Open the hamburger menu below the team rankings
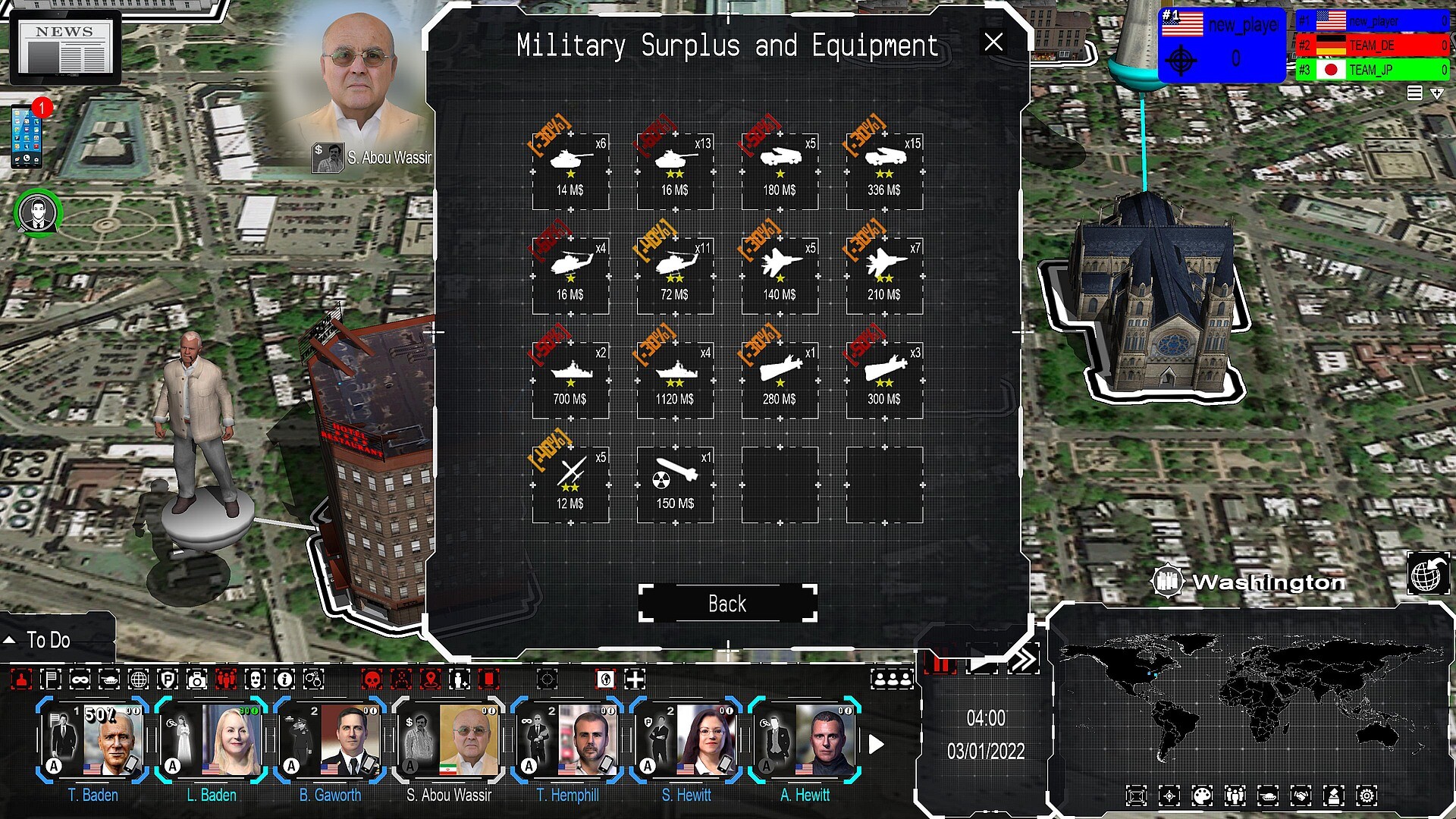The width and height of the screenshot is (1456, 819). click(x=1415, y=93)
